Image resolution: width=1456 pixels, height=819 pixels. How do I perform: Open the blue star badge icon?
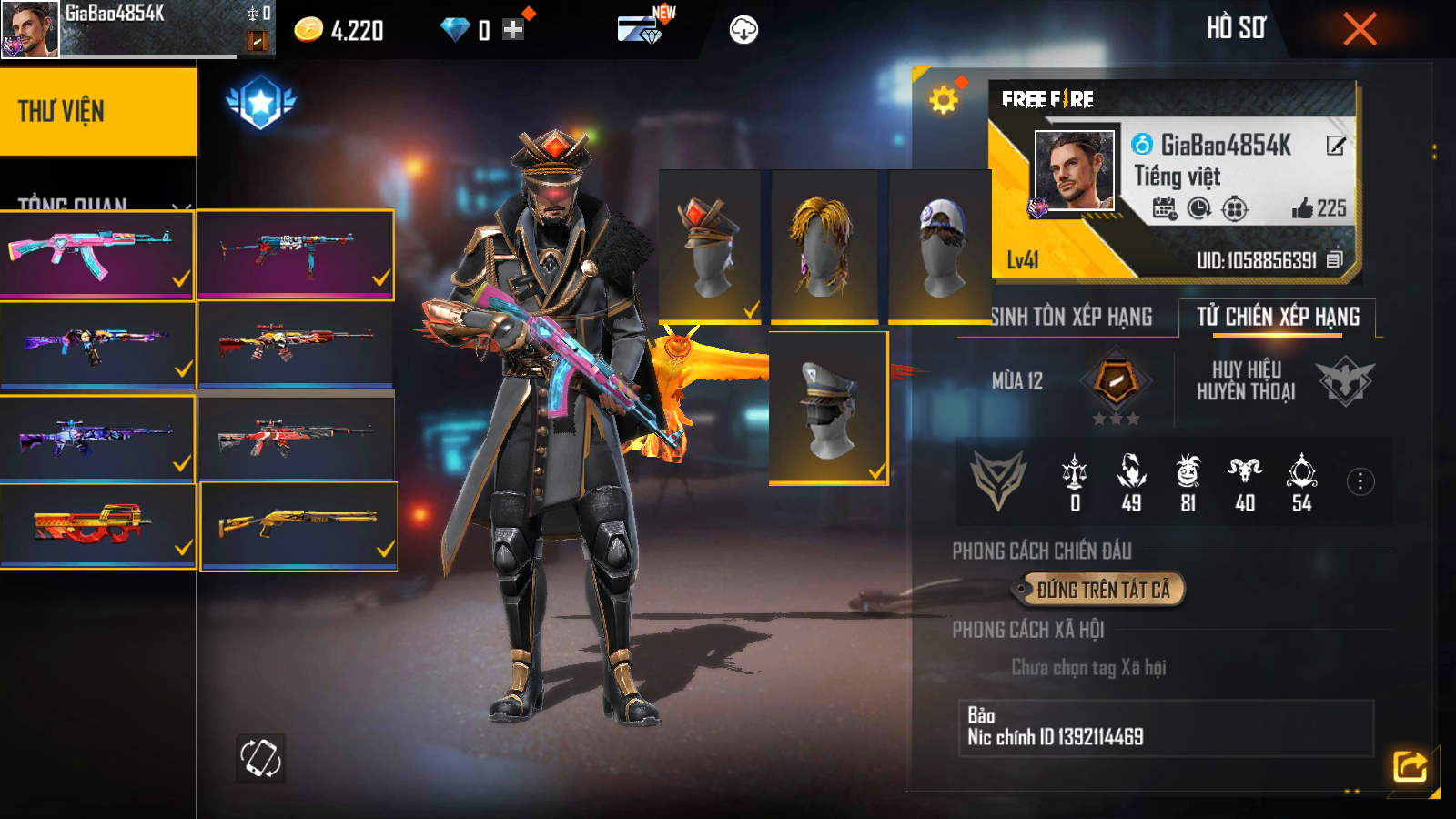[x=261, y=102]
